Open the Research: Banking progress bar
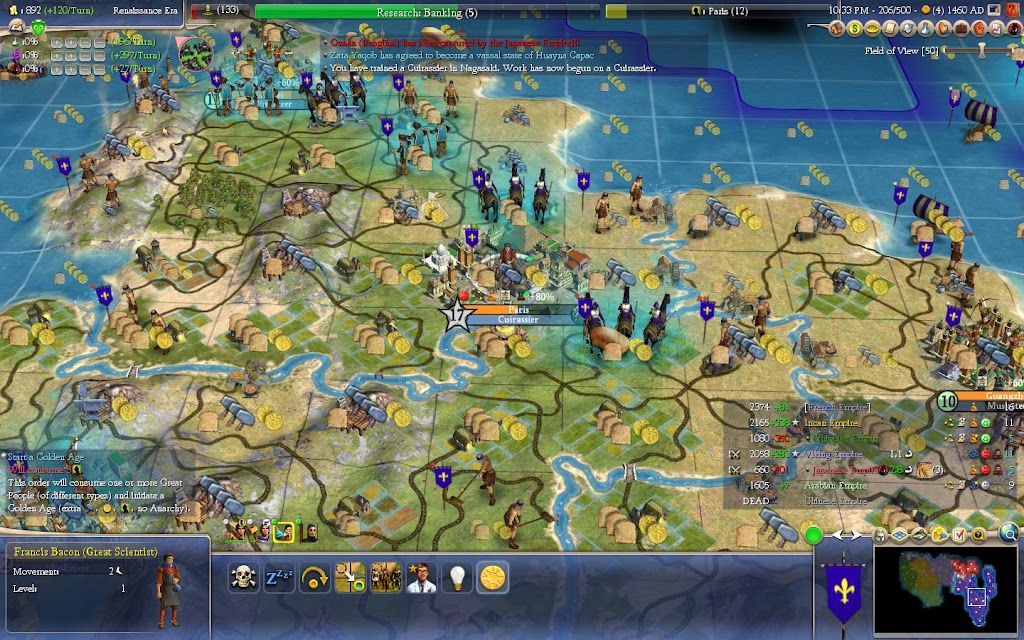Image resolution: width=1024 pixels, height=640 pixels. (x=427, y=11)
